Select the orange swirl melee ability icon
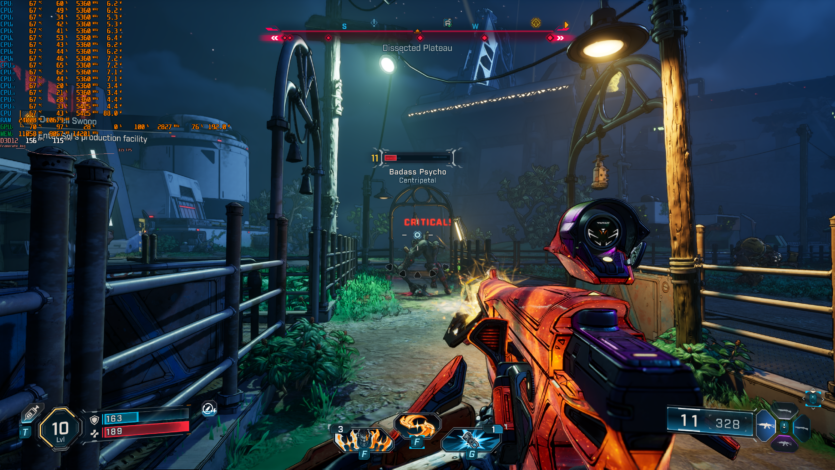The width and height of the screenshot is (835, 470). tap(417, 424)
